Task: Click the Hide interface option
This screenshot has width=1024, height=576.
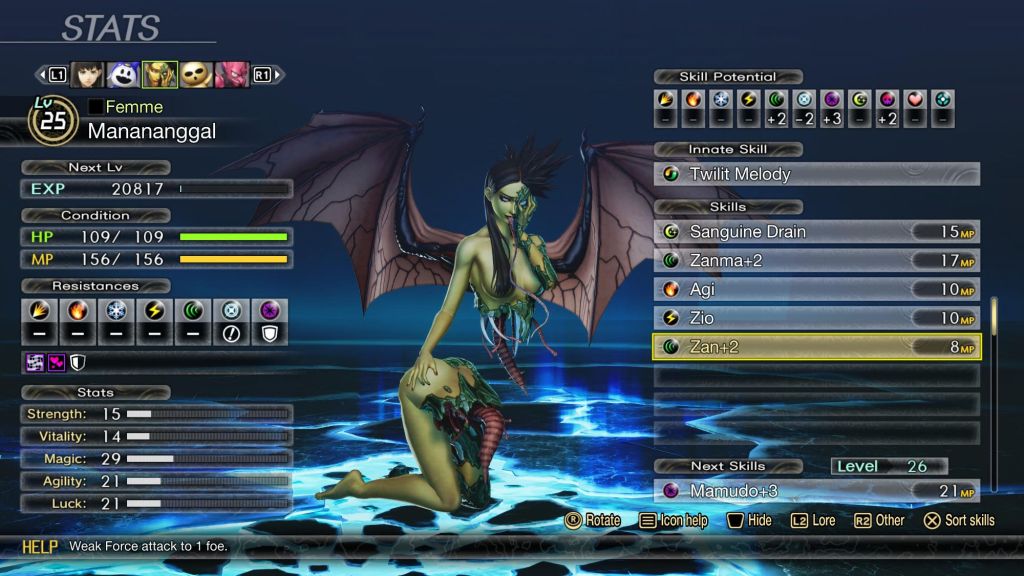Action: click(749, 520)
